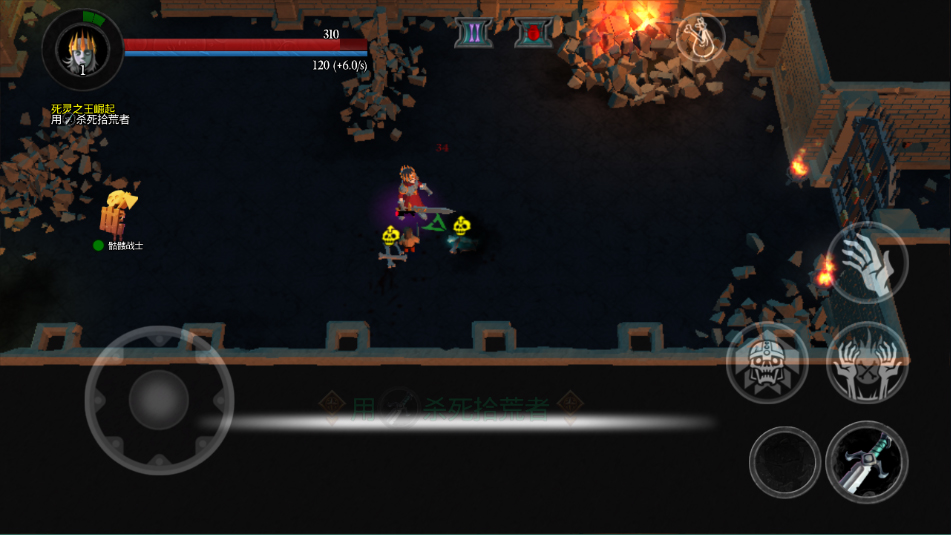Attack with the sword button
Viewport: 951px width, 535px height.
(866, 462)
